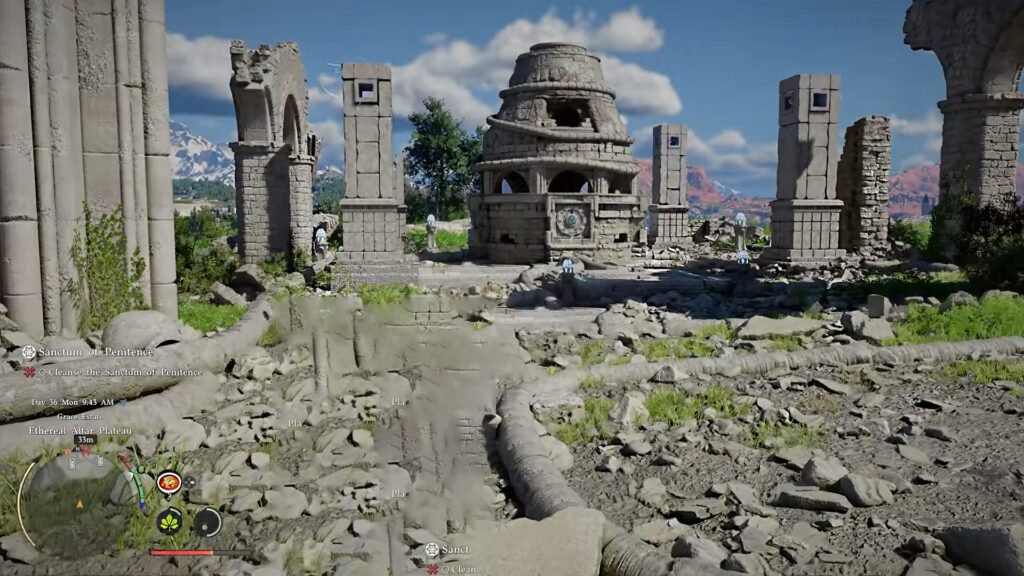Screen dimensions: 1024x576
Task: Click the red quest marker on the compass
Action: tap(85, 451)
